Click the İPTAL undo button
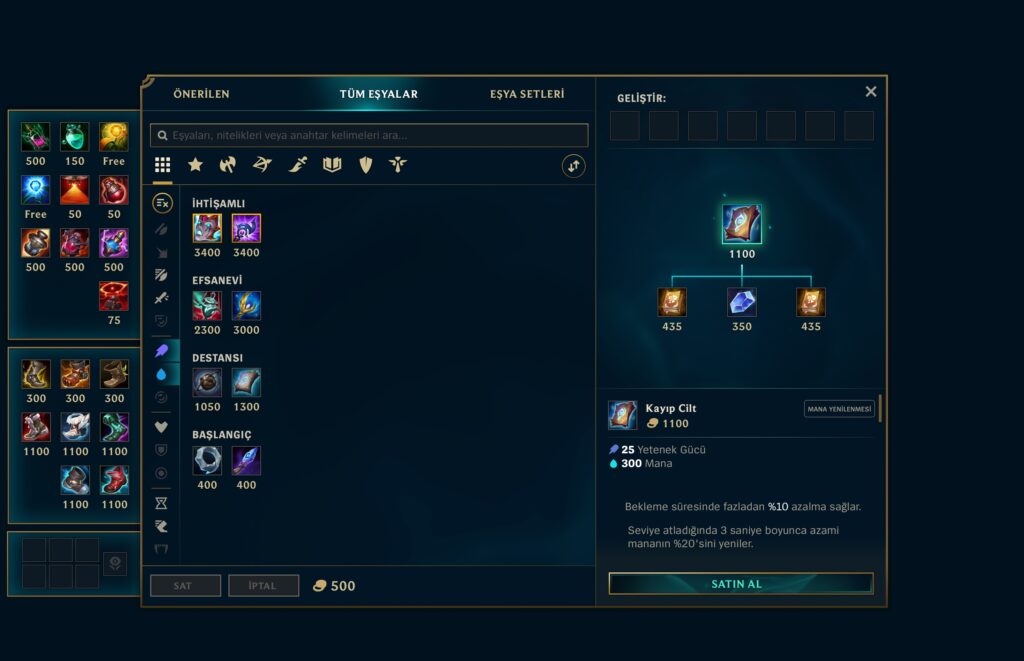Screen dimensions: 1024x661 264,586
